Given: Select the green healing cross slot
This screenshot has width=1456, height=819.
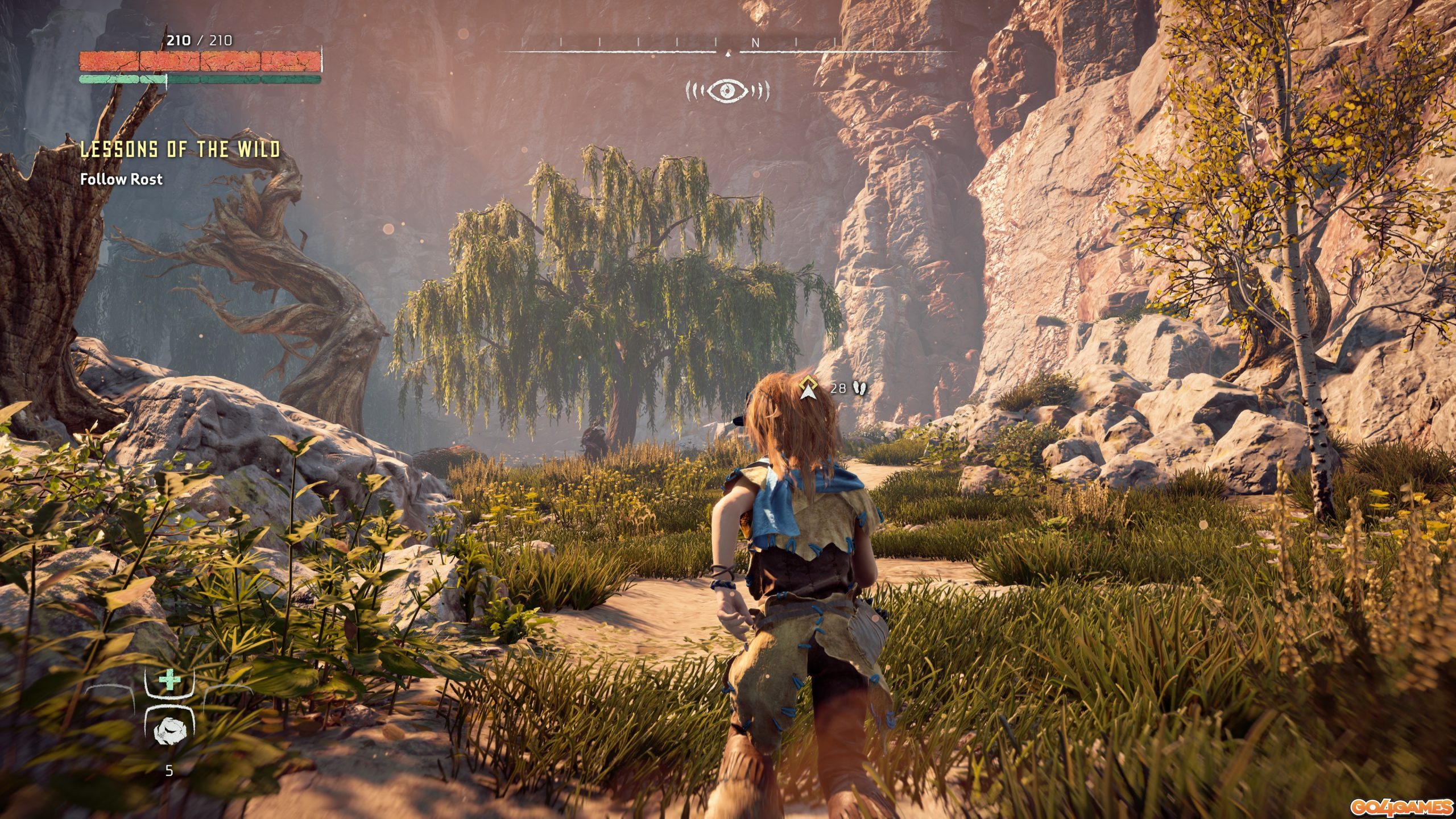Looking at the screenshot, I should pos(168,680).
